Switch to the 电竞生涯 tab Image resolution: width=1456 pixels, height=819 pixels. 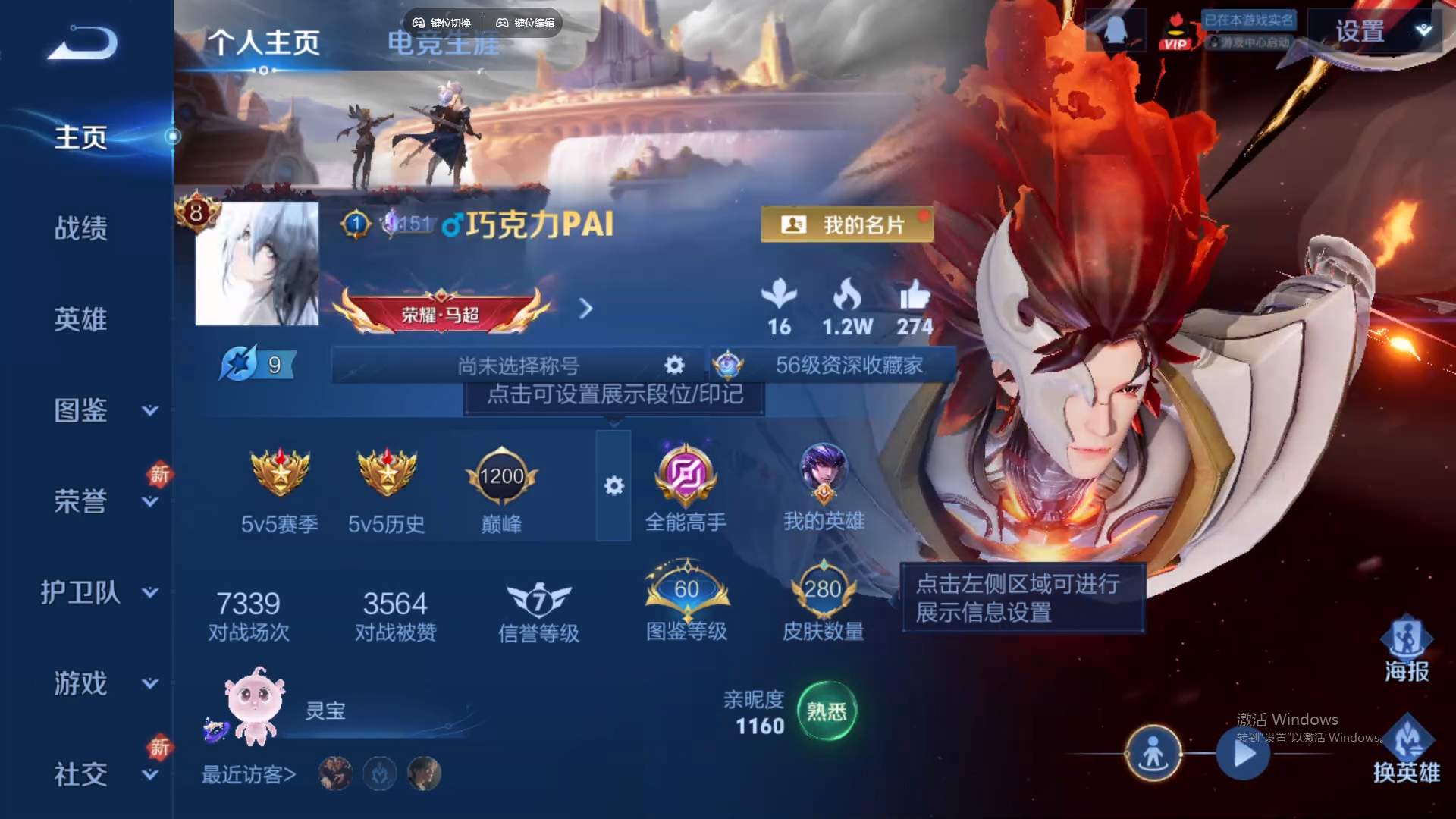click(443, 43)
